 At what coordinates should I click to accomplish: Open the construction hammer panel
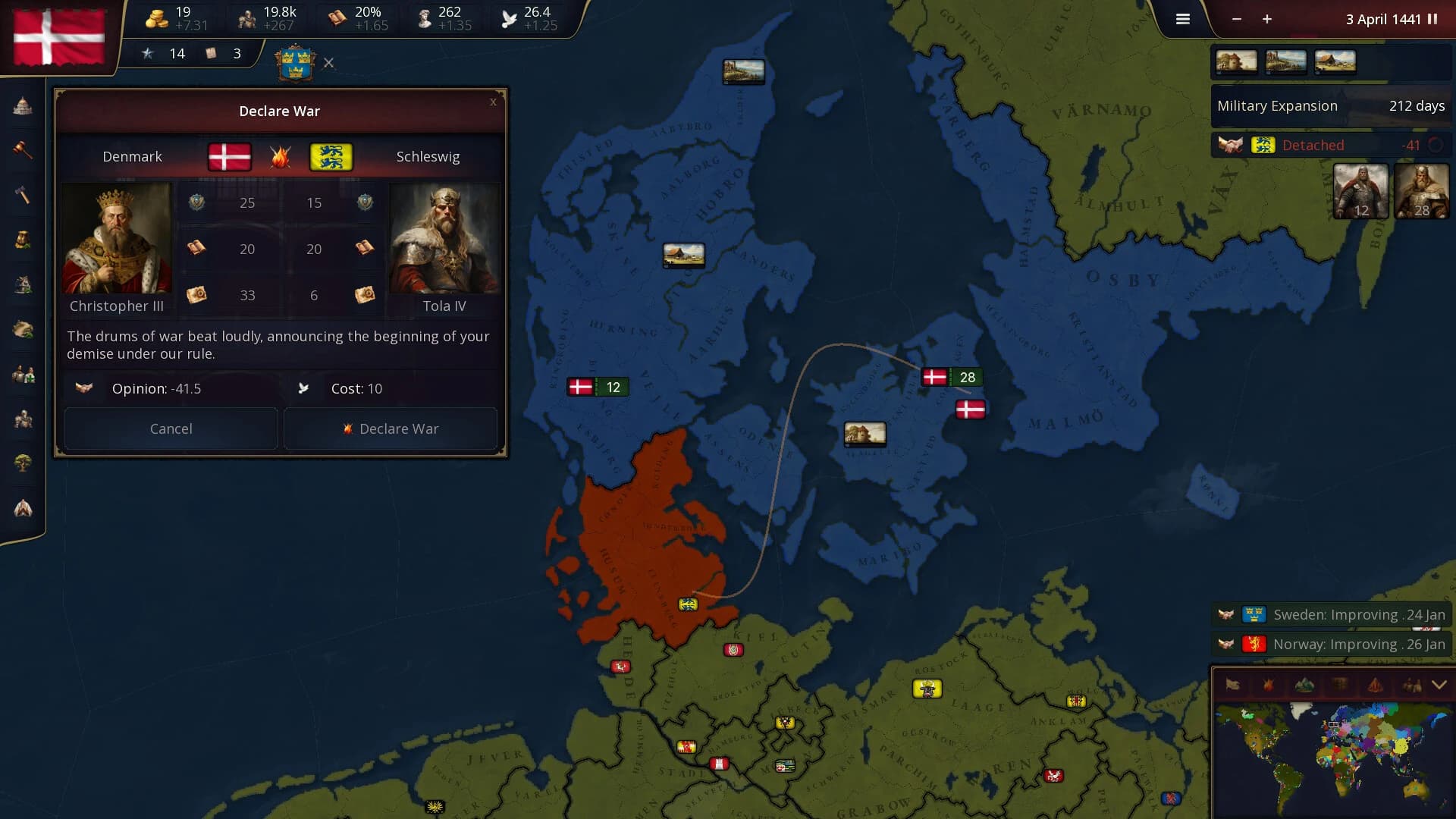pos(23,193)
